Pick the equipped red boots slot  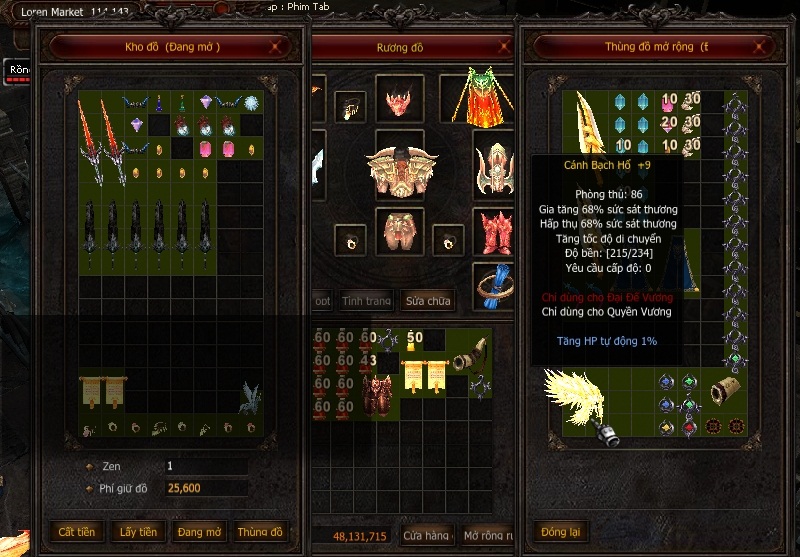coord(493,231)
